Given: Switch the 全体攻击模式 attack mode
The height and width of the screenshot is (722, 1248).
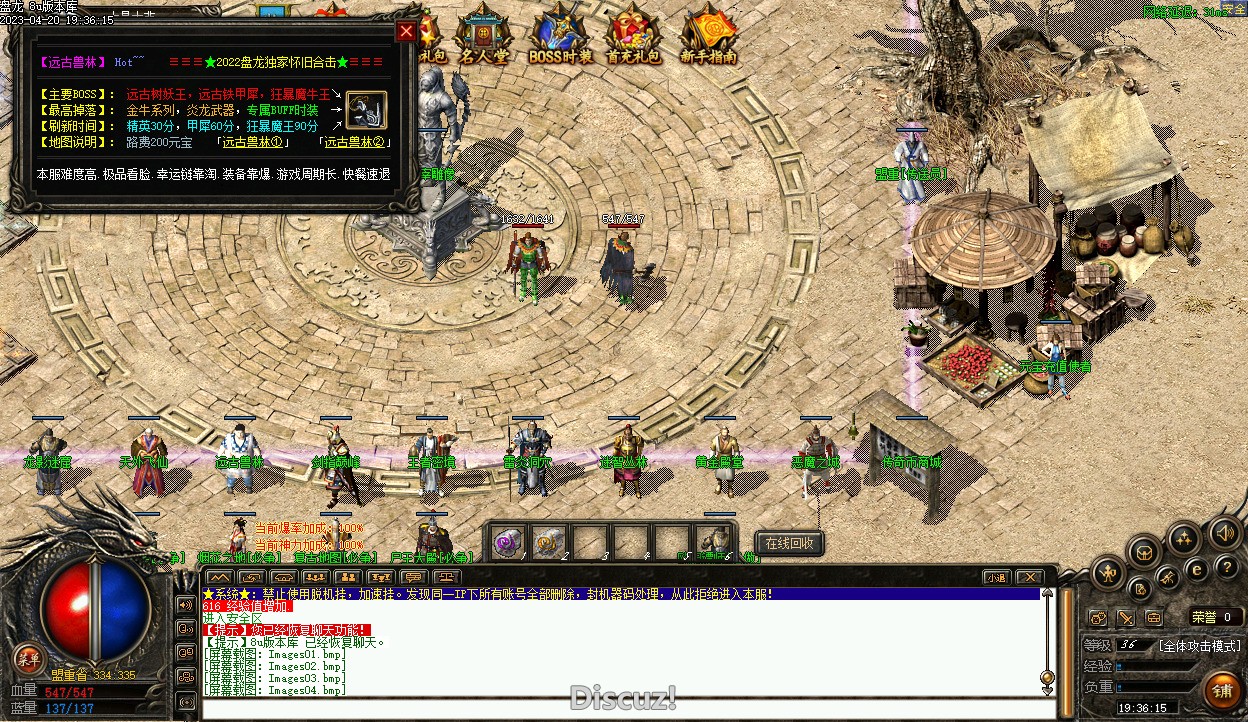Looking at the screenshot, I should point(1200,646).
